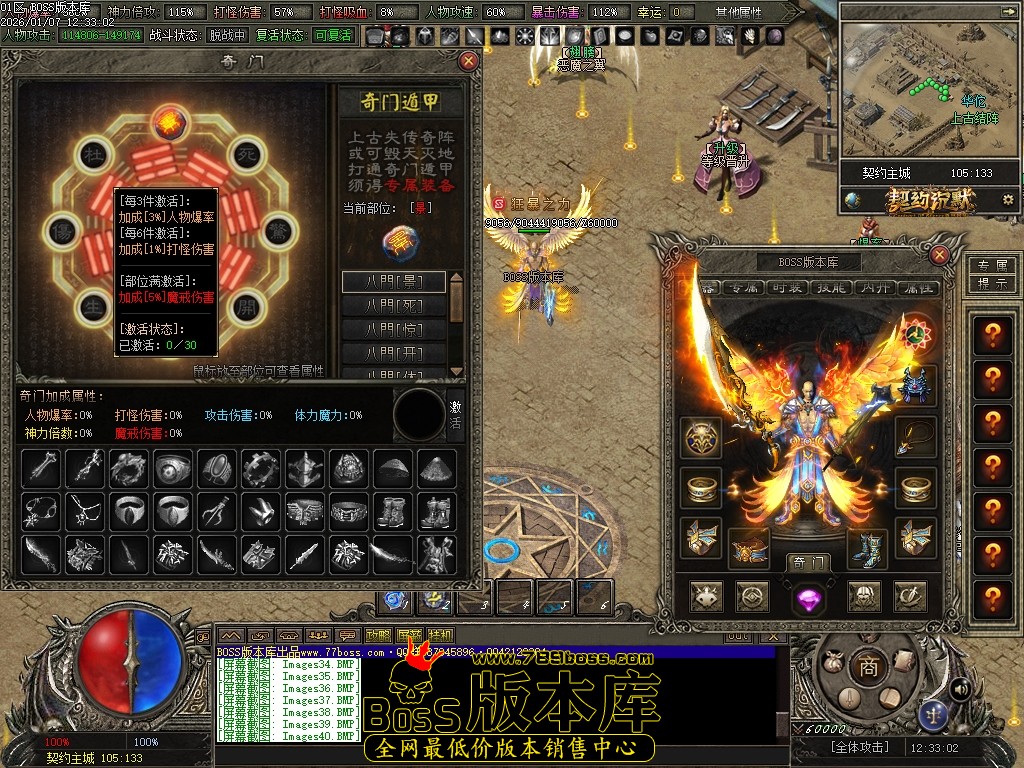Click the 专属提示 button

tap(991, 274)
